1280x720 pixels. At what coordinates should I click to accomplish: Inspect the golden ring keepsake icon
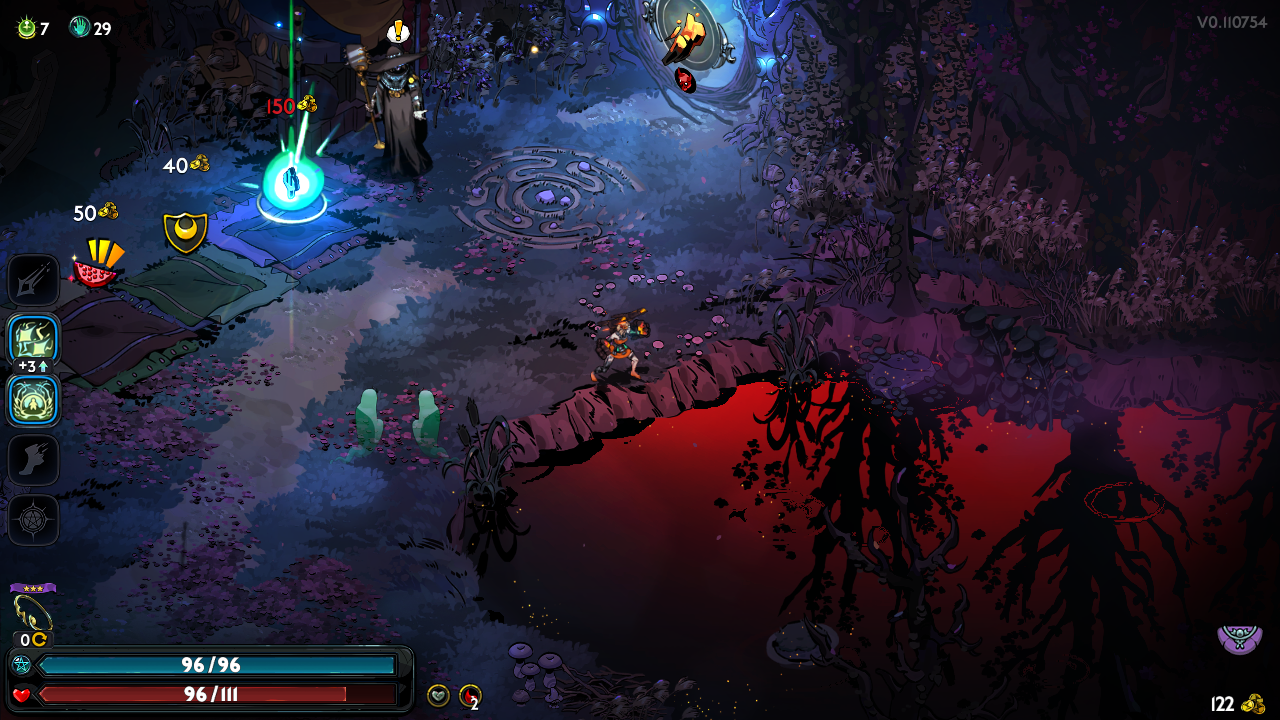tap(32, 612)
